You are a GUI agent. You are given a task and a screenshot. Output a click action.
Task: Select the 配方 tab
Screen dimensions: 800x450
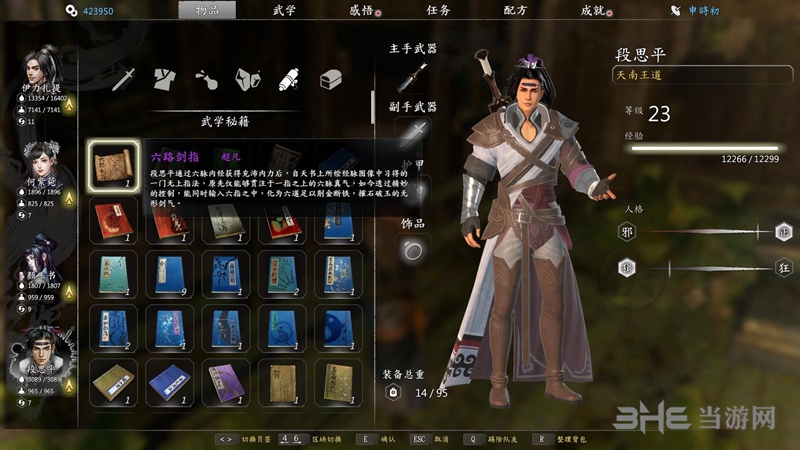tap(515, 10)
